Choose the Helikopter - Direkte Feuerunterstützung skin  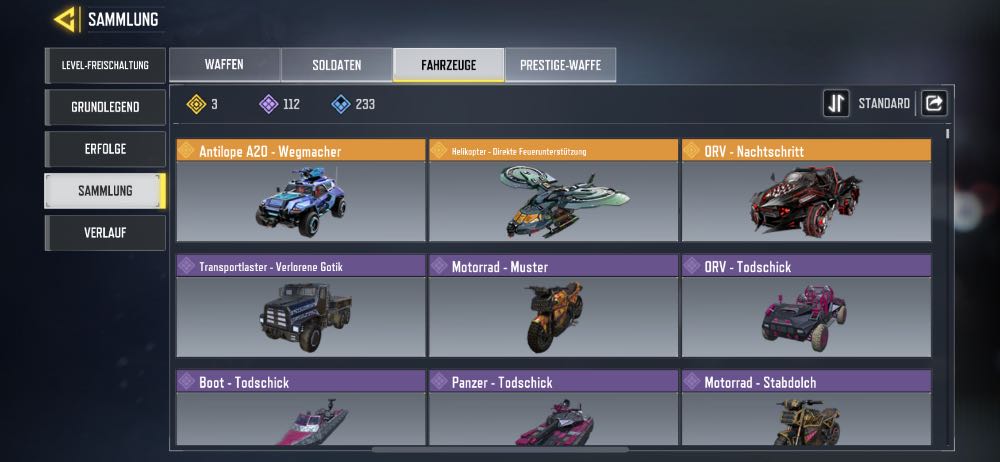click(x=553, y=190)
